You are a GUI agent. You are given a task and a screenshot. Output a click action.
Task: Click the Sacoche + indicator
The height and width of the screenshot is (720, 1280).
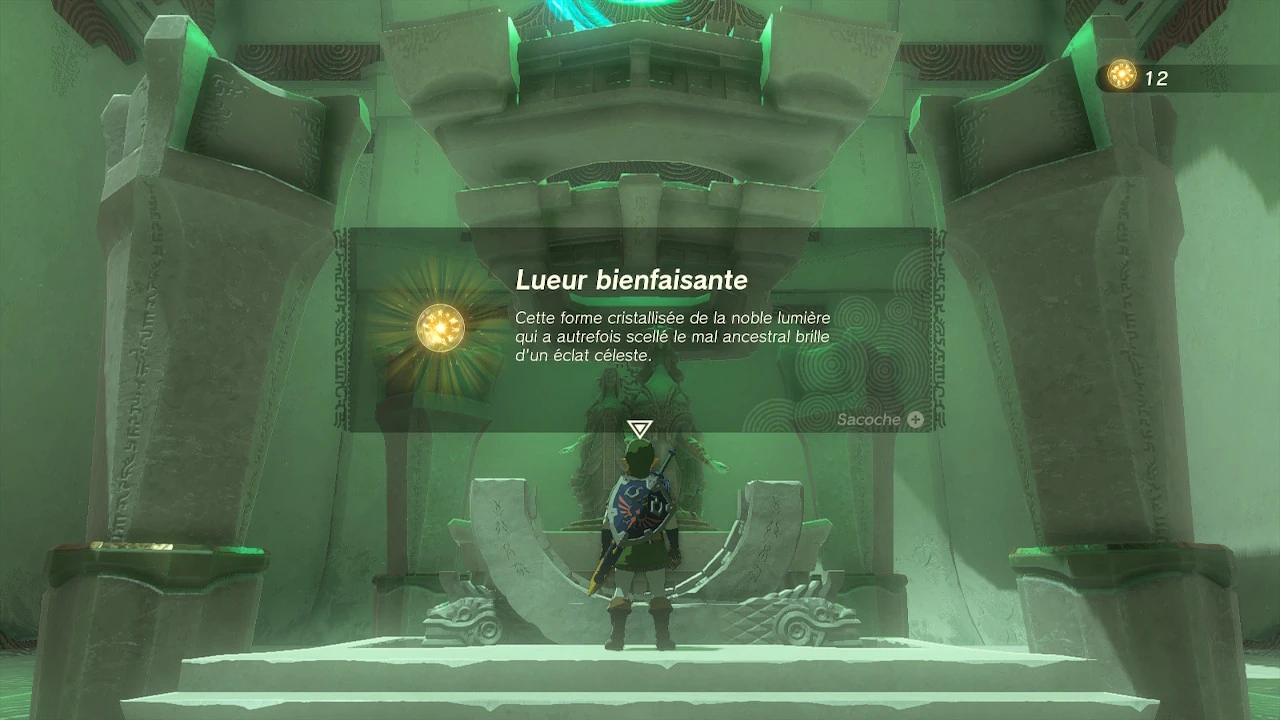click(880, 419)
